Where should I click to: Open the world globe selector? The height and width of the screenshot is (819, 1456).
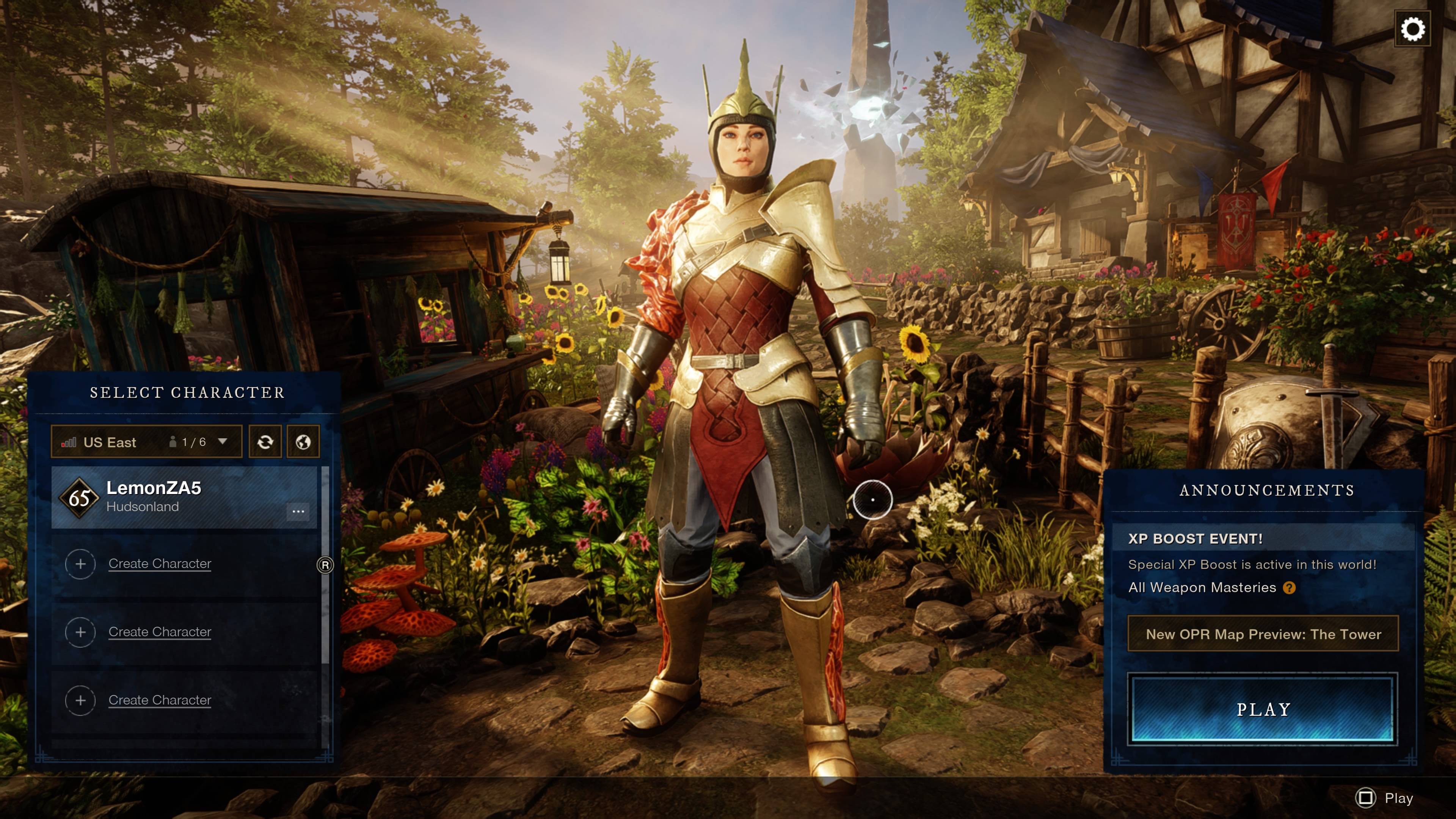[x=303, y=442]
